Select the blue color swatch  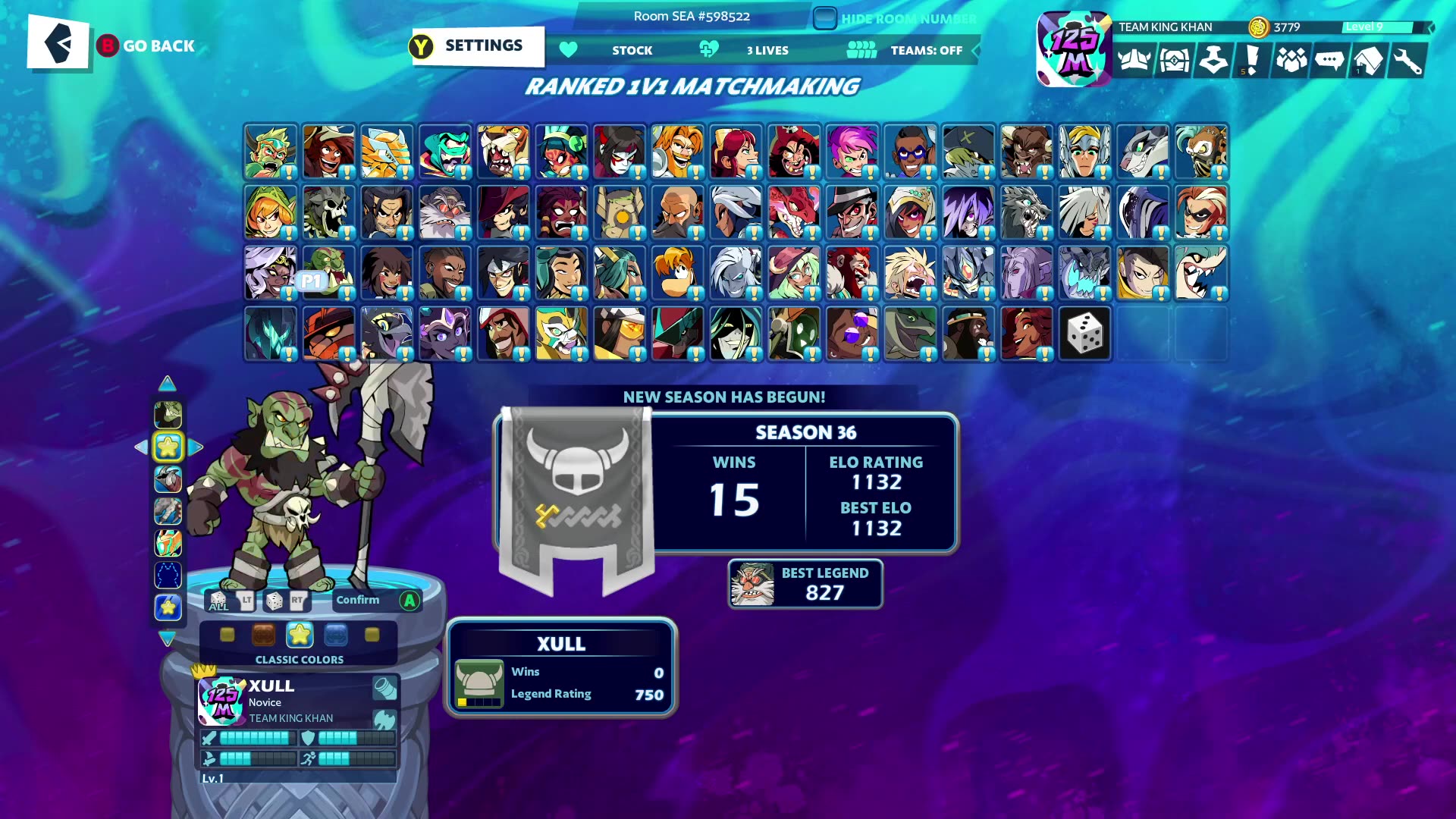[336, 635]
